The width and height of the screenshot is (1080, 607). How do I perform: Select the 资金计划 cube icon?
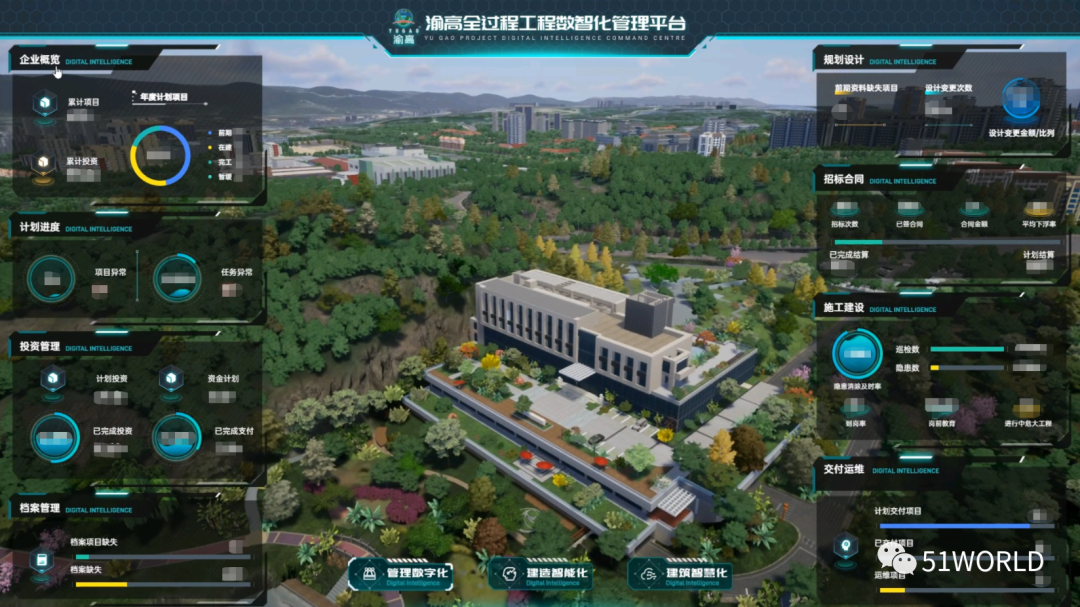coord(172,378)
